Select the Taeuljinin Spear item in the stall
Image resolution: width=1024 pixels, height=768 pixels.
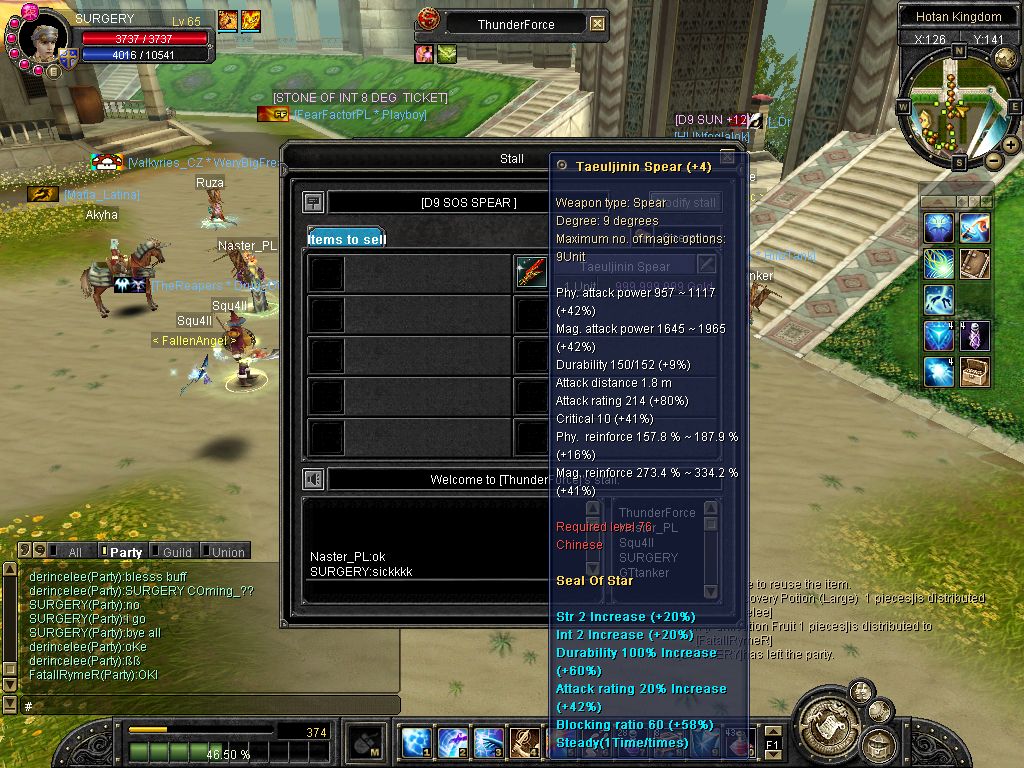[530, 272]
